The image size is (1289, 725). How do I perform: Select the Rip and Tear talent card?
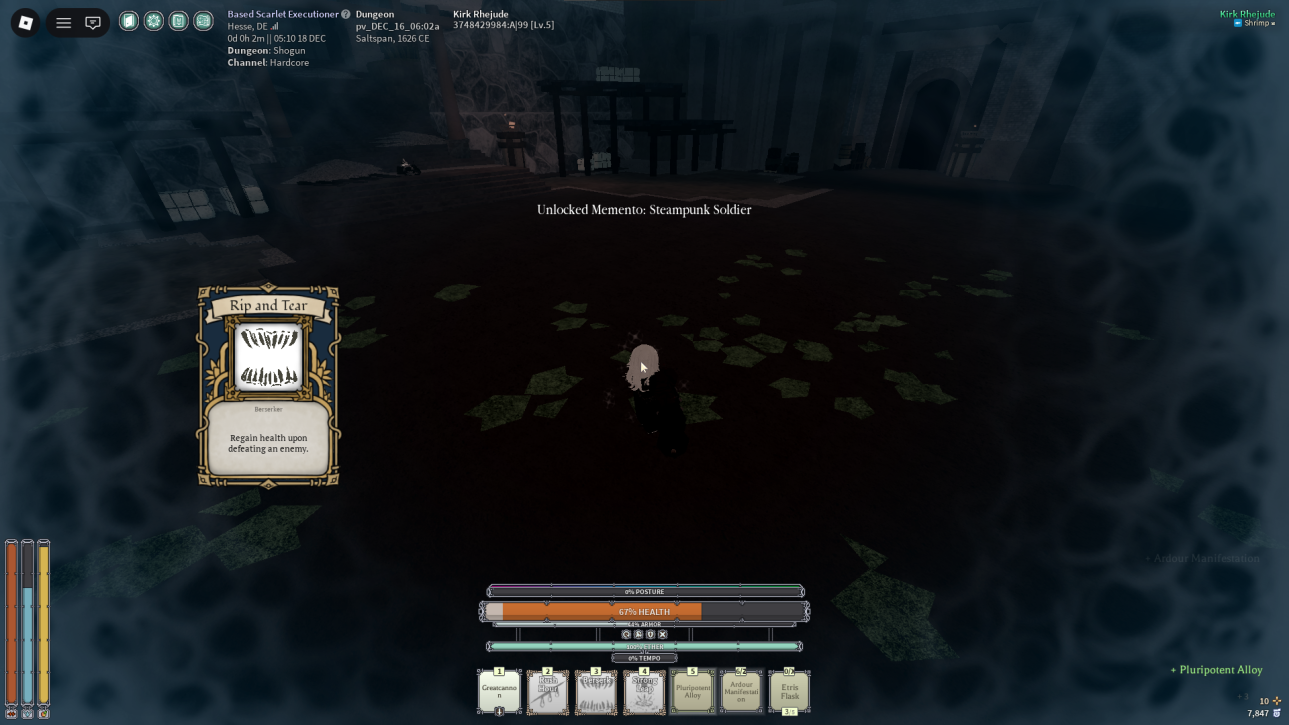[268, 386]
